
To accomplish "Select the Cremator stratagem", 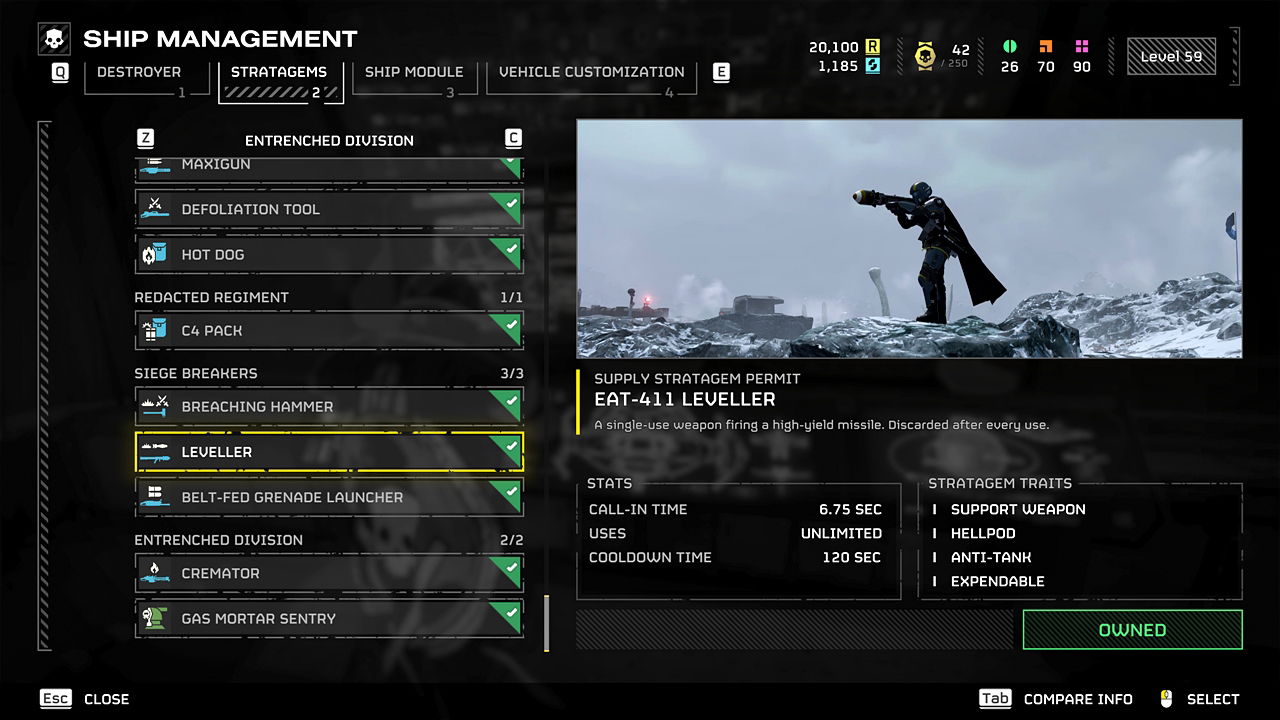I will (329, 573).
